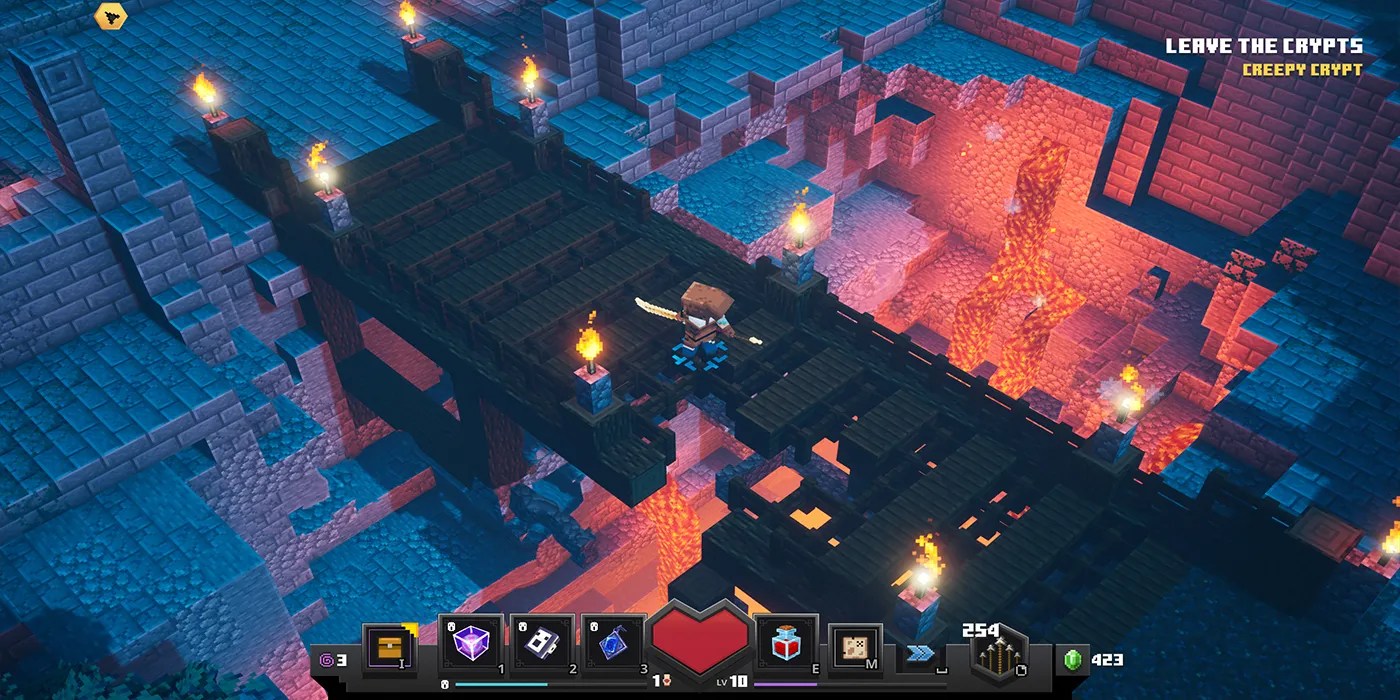Activate the blue amulet artifact slot
1400x700 pixels.
coord(612,642)
